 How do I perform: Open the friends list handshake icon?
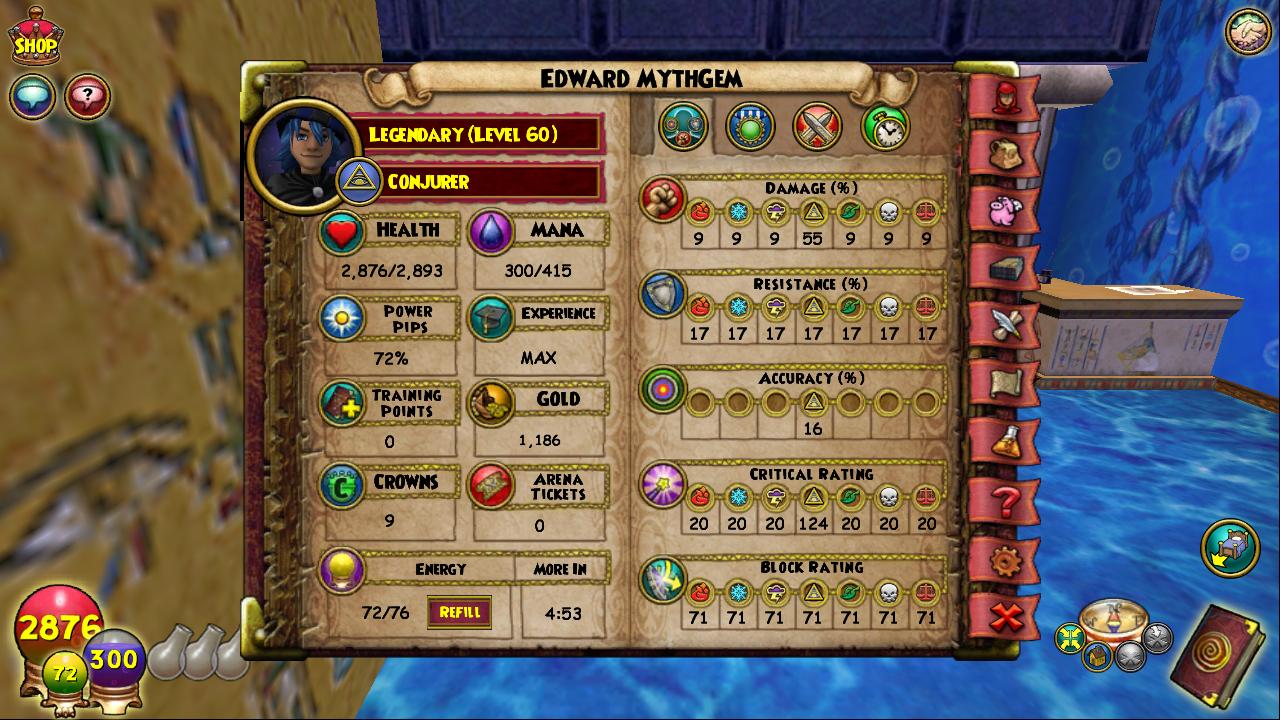pos(1247,31)
